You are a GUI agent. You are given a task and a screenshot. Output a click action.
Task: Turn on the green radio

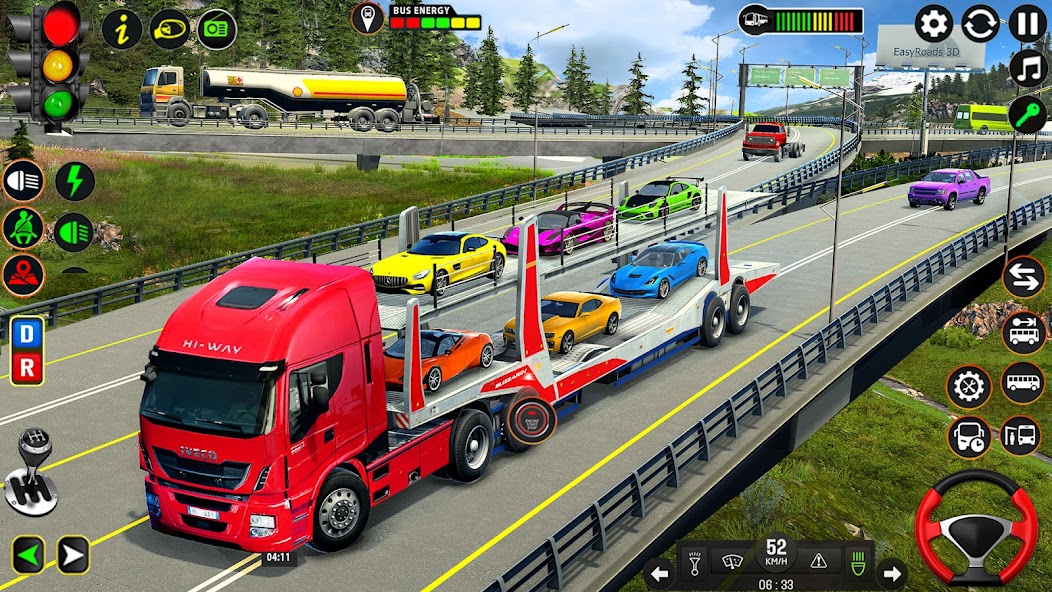pos(217,30)
